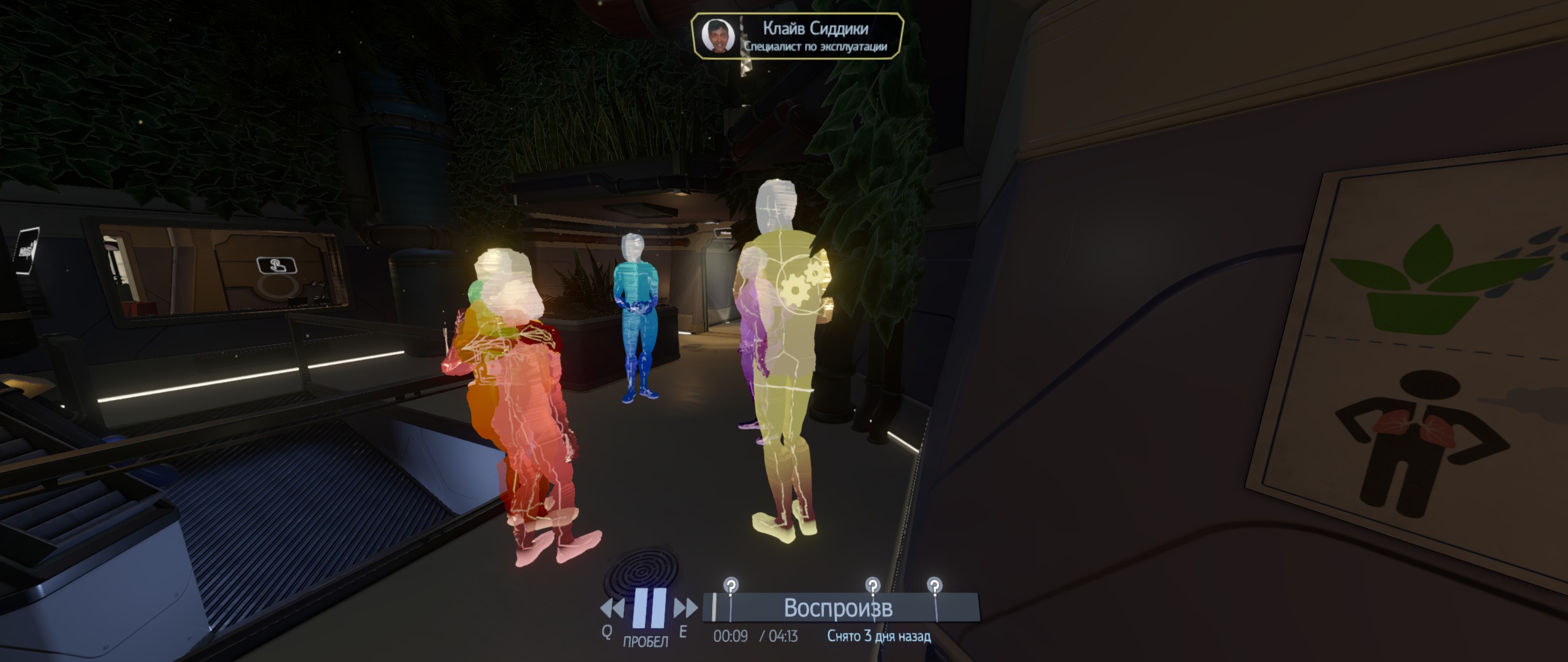This screenshot has width=1568, height=662.
Task: Click the Воспроизв playback timeline bar
Action: pos(839,608)
